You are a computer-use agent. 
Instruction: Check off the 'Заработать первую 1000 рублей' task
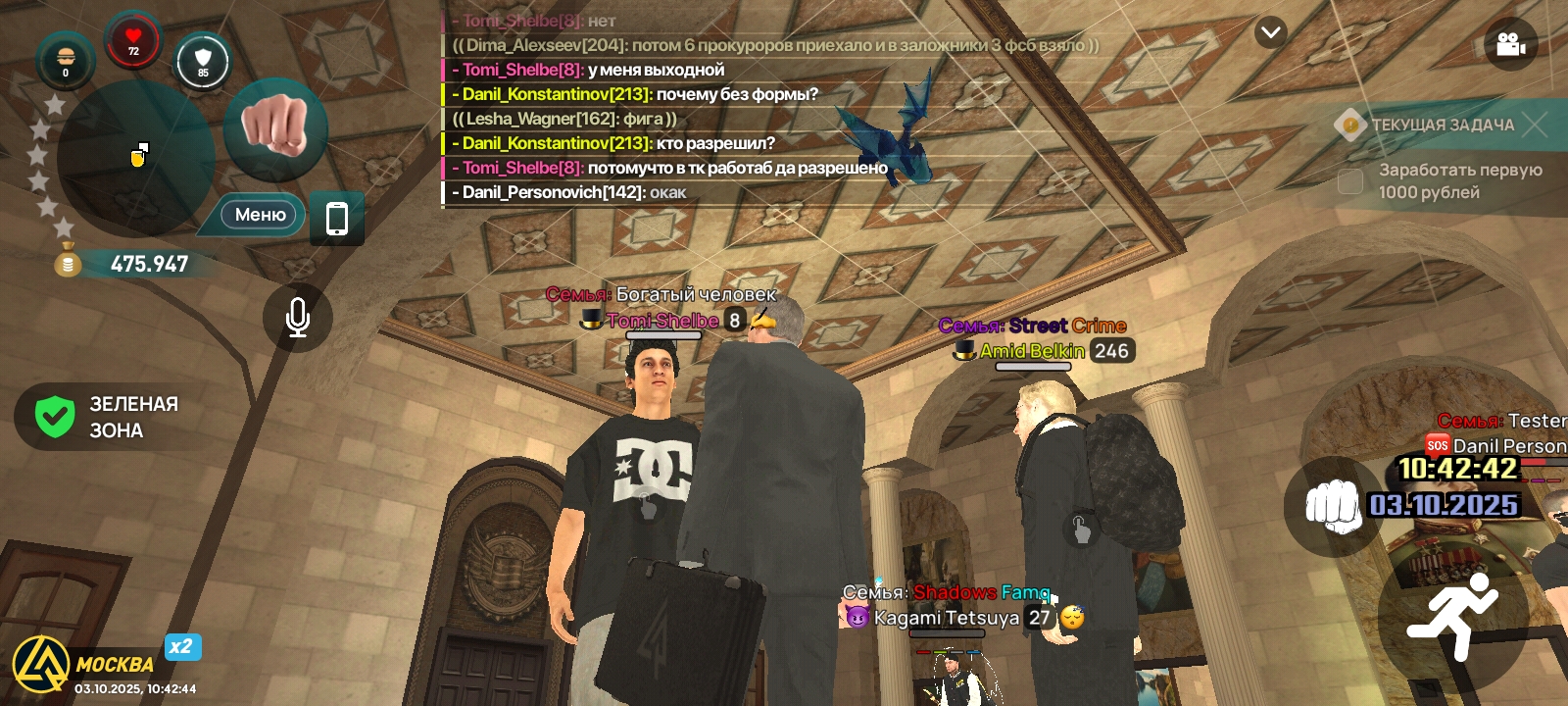click(1349, 180)
